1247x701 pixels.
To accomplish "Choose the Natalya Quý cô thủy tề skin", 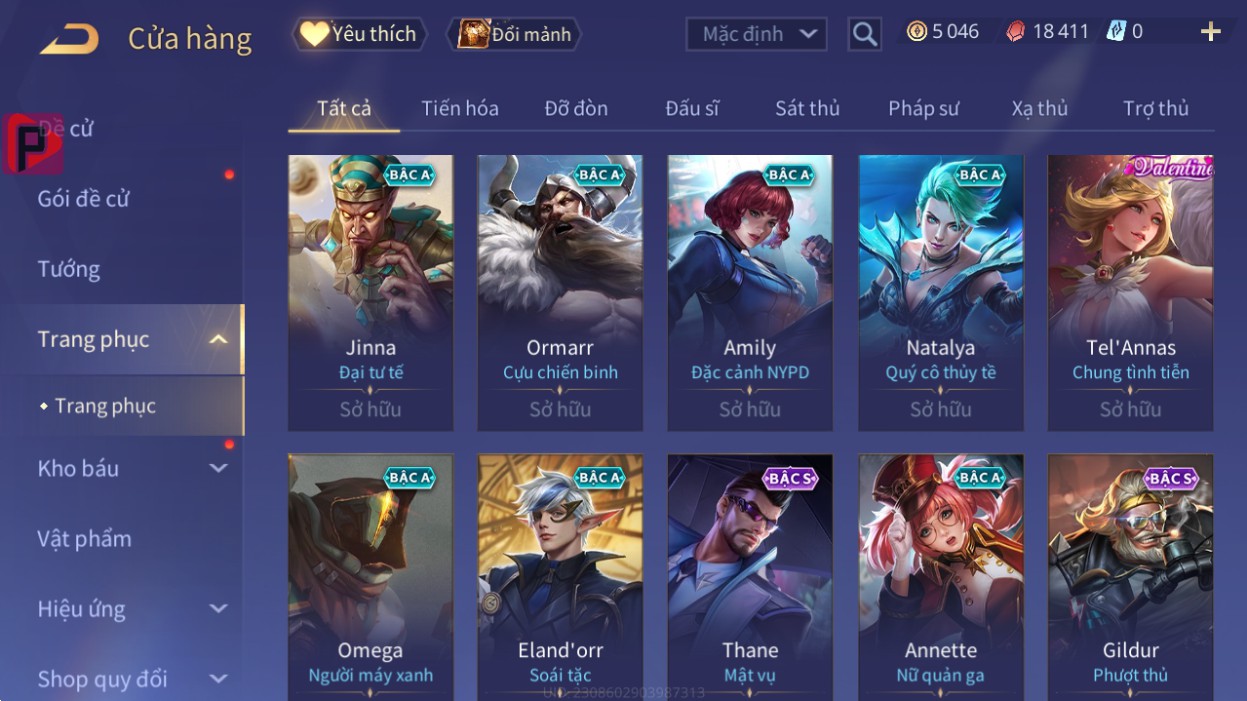I will (x=940, y=292).
